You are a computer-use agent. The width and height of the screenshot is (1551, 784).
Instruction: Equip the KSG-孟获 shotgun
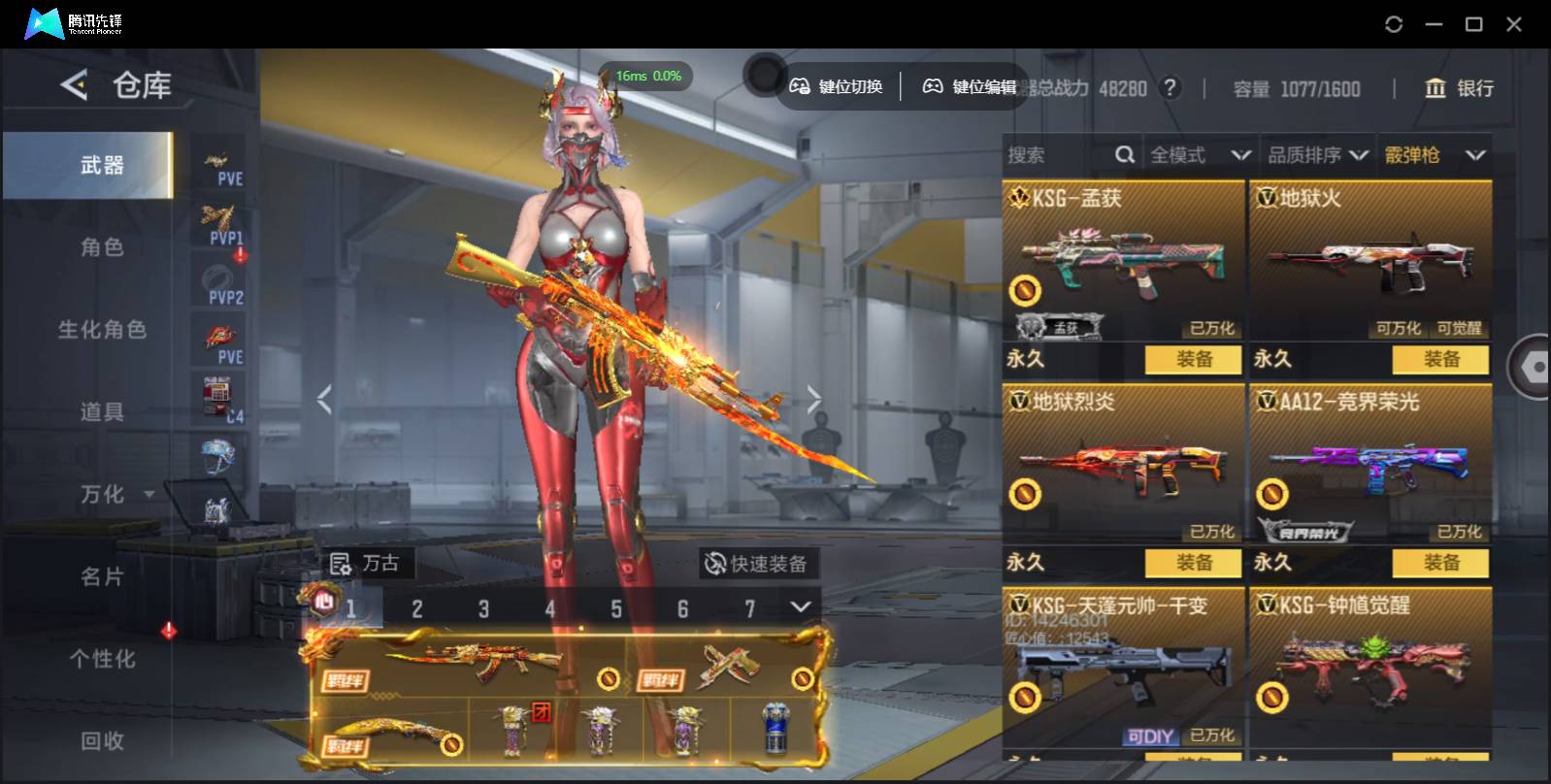(1193, 360)
